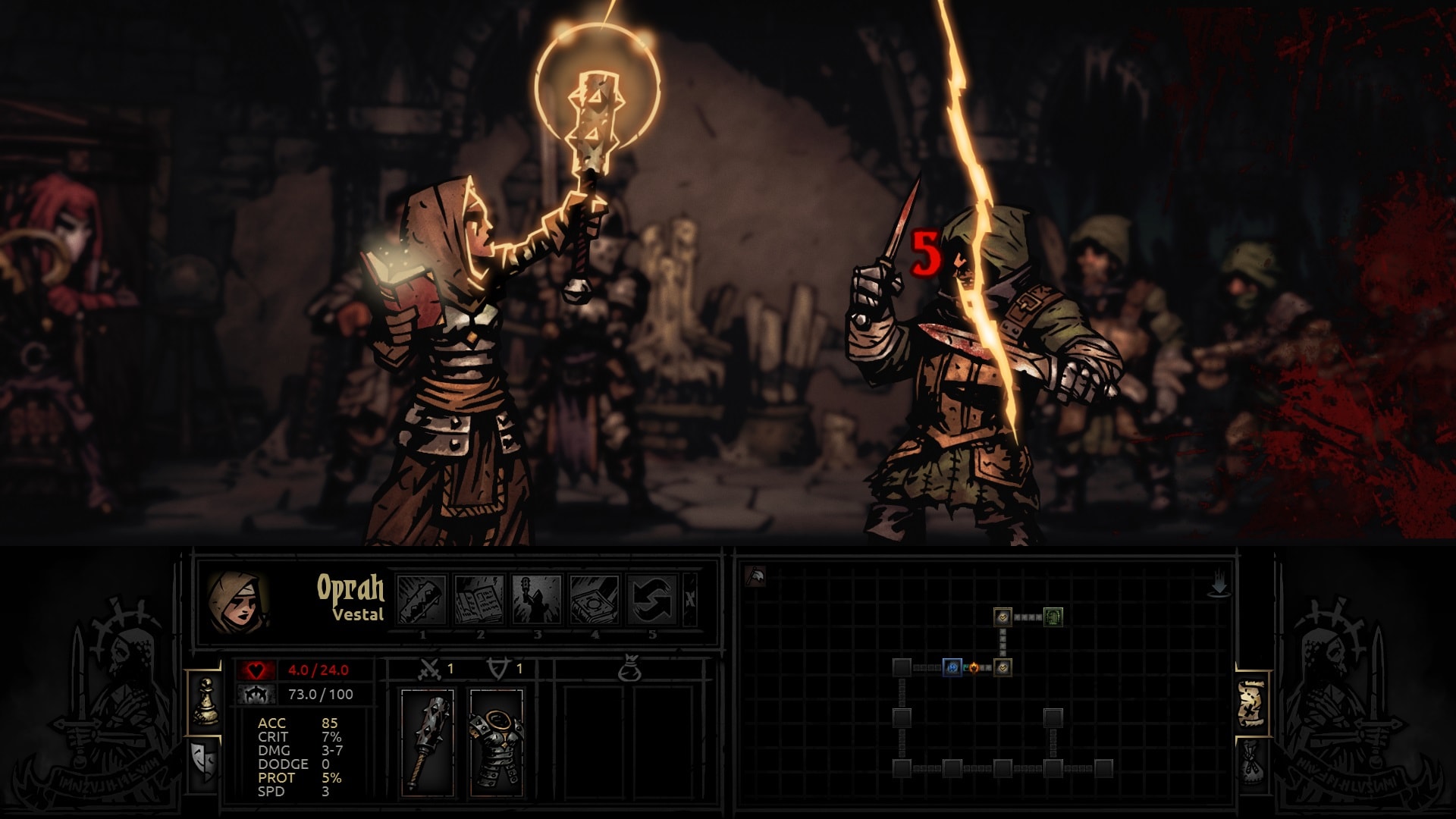Screen dimensions: 1456x819
Task: Select the plate armor equipment slot
Action: 496,742
